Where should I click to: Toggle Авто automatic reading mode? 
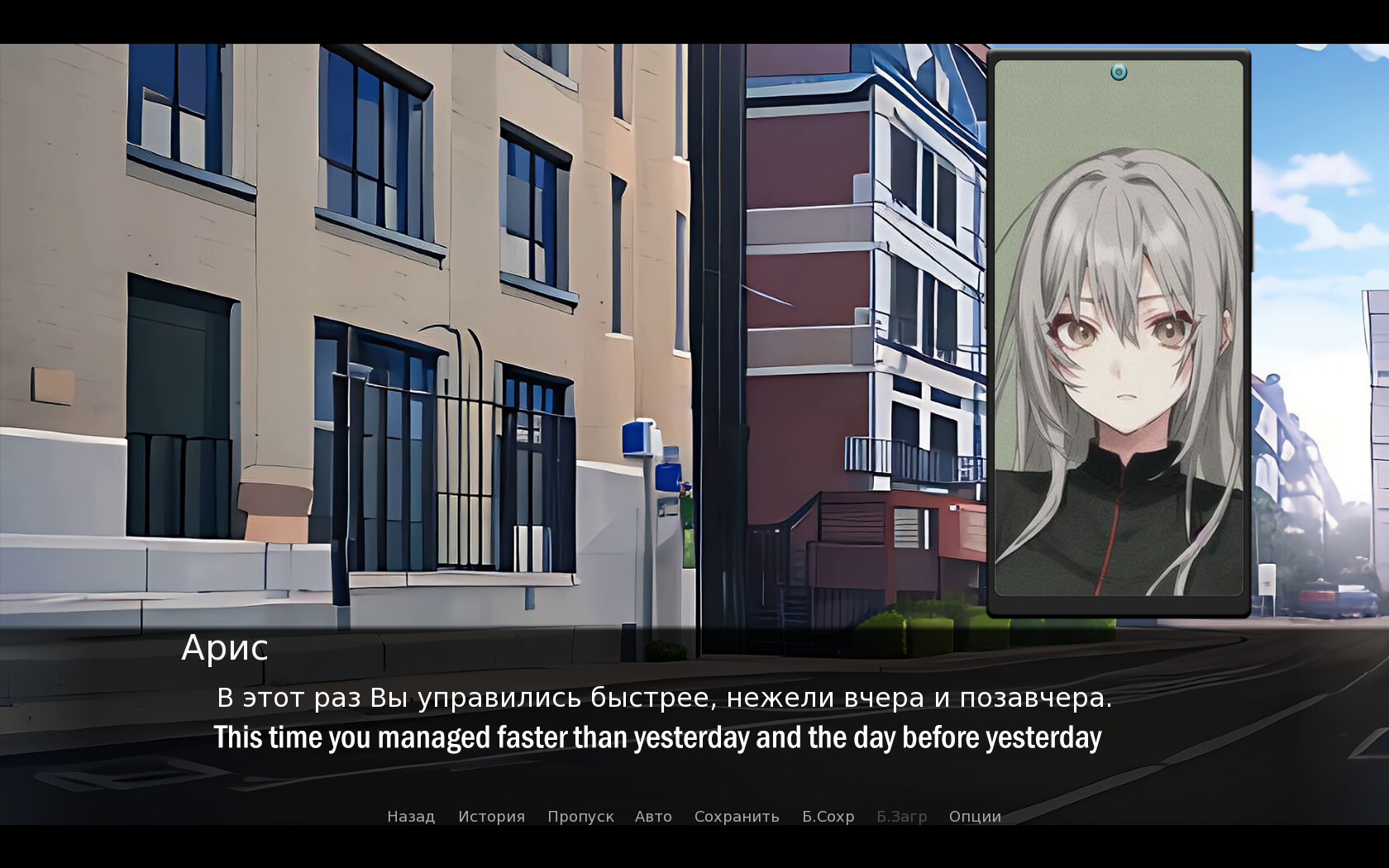tap(653, 816)
